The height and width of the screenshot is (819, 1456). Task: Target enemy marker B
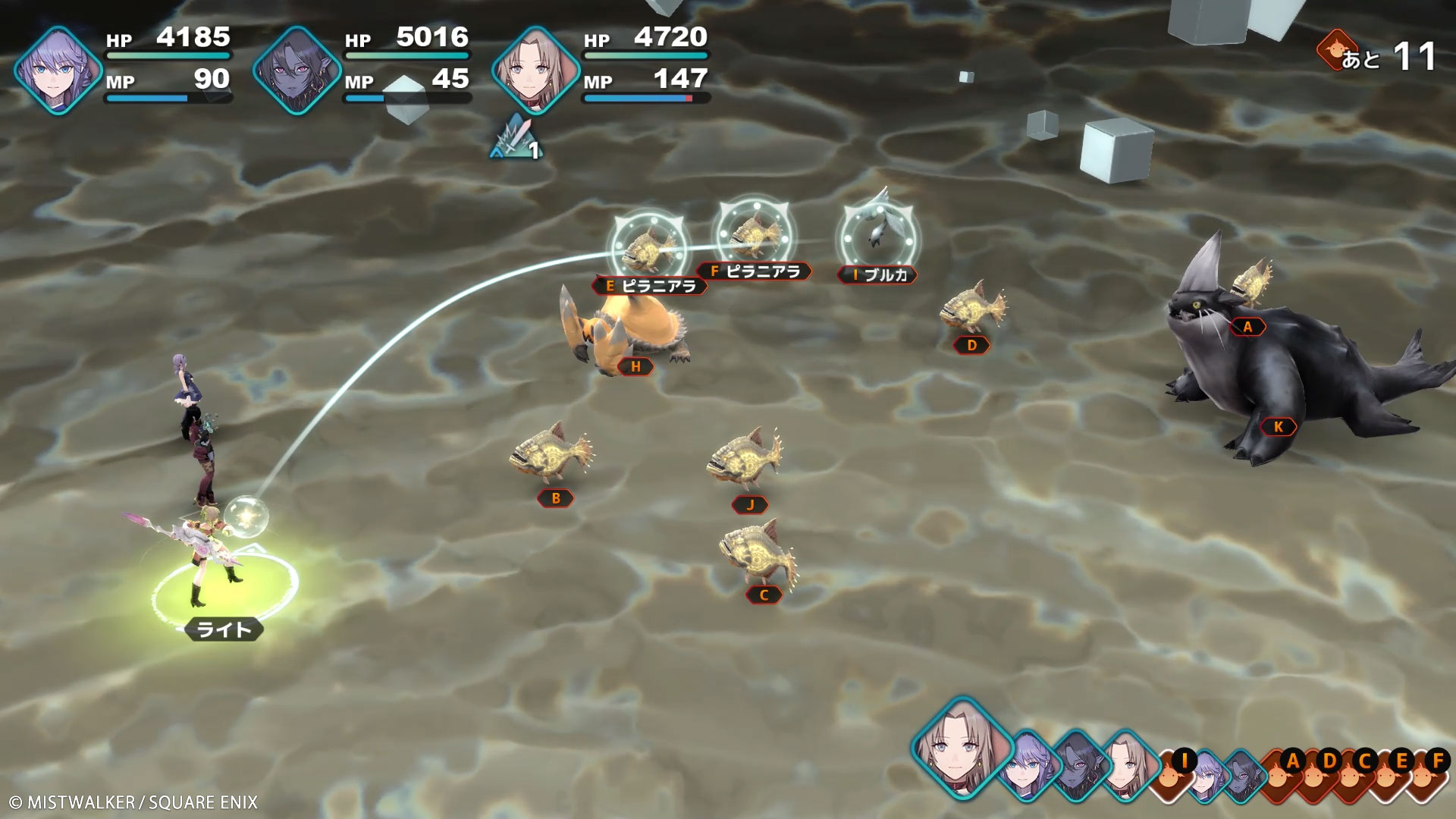point(556,498)
